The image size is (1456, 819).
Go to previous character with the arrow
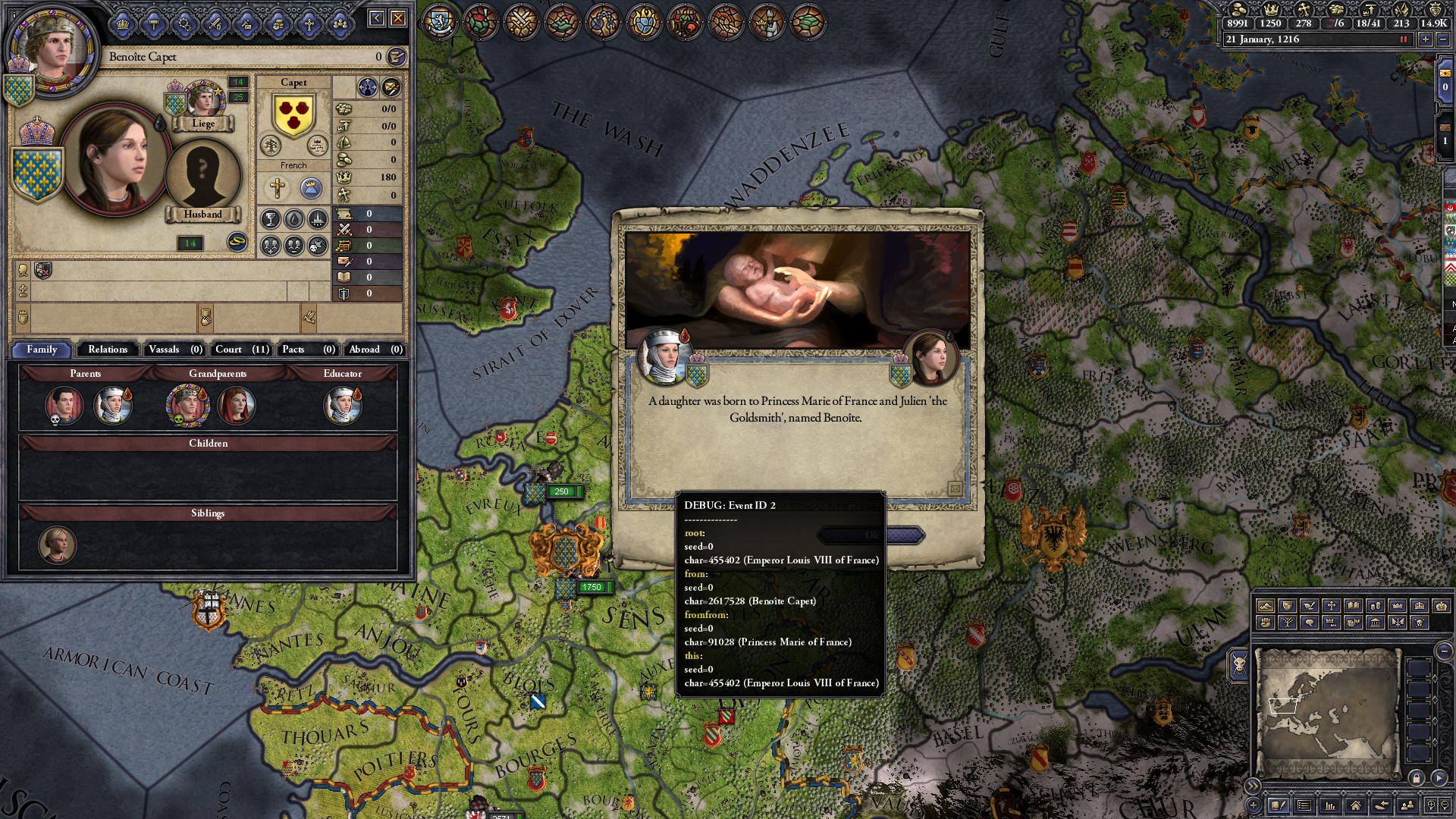[x=376, y=18]
